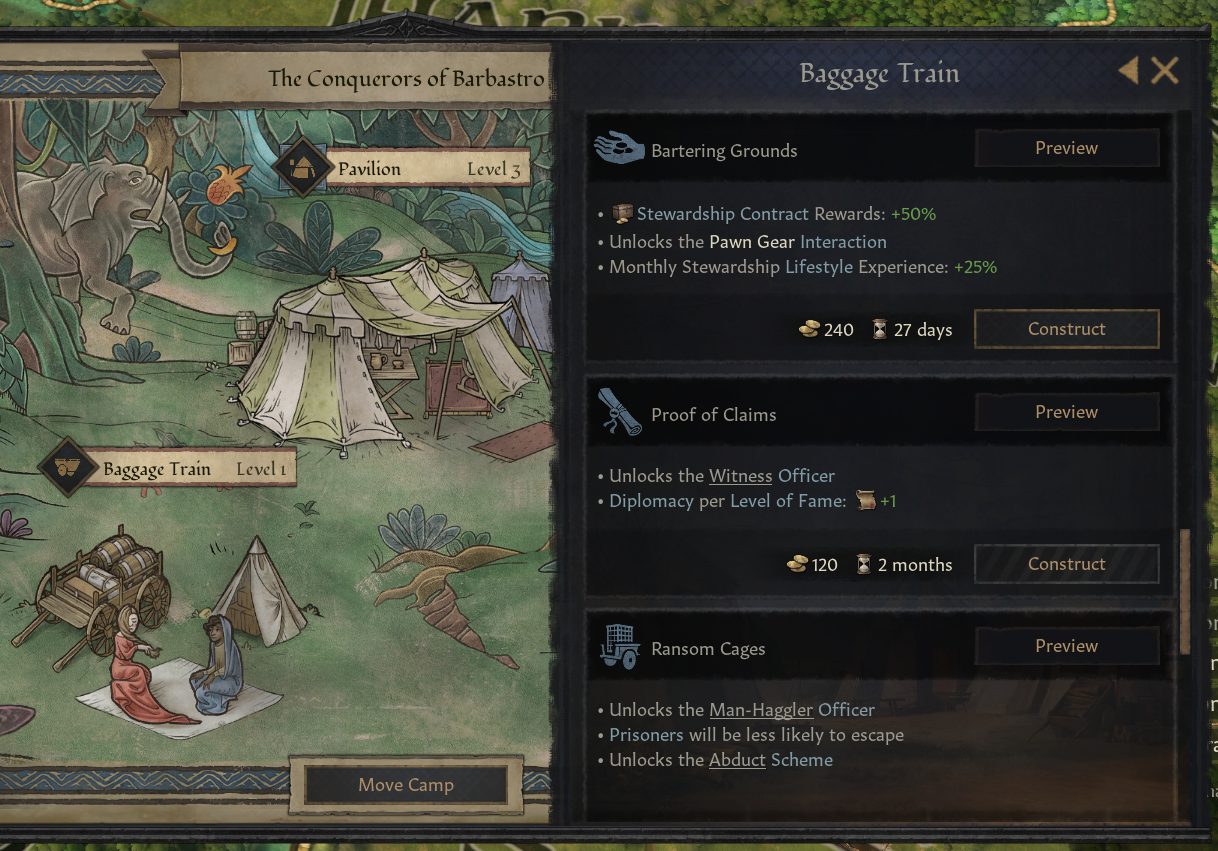
Task: Preview the Bartering Grounds upgrade
Action: (x=1066, y=148)
